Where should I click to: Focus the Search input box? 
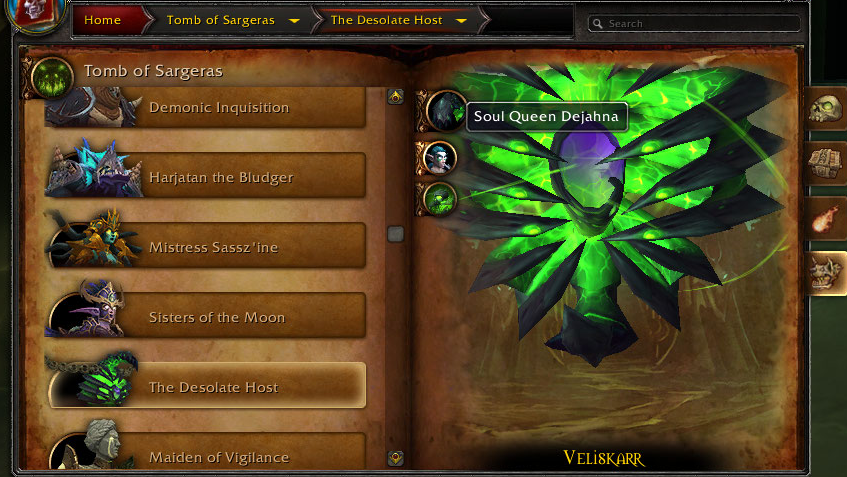click(x=700, y=23)
